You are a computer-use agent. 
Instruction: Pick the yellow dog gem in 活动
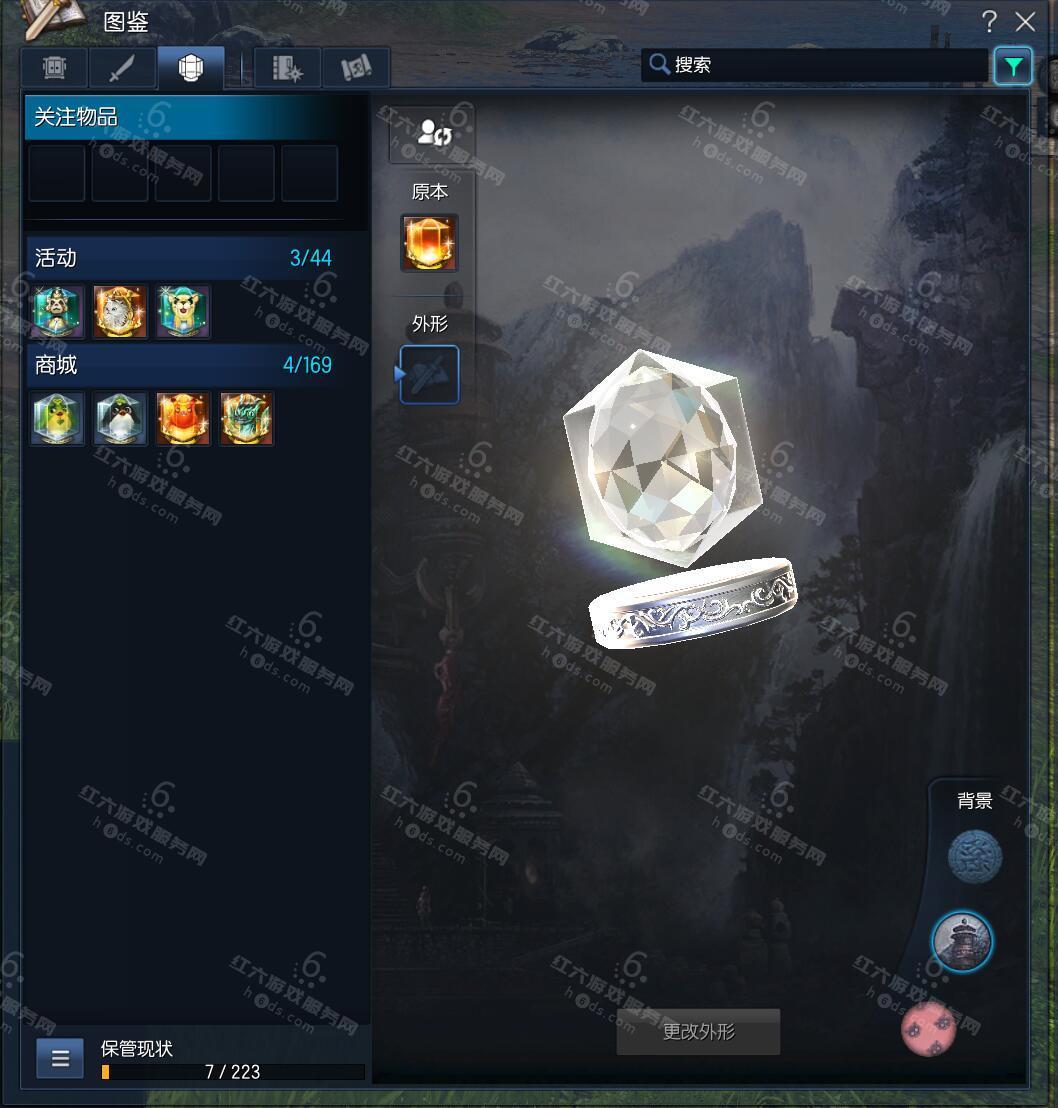pyautogui.click(x=183, y=311)
